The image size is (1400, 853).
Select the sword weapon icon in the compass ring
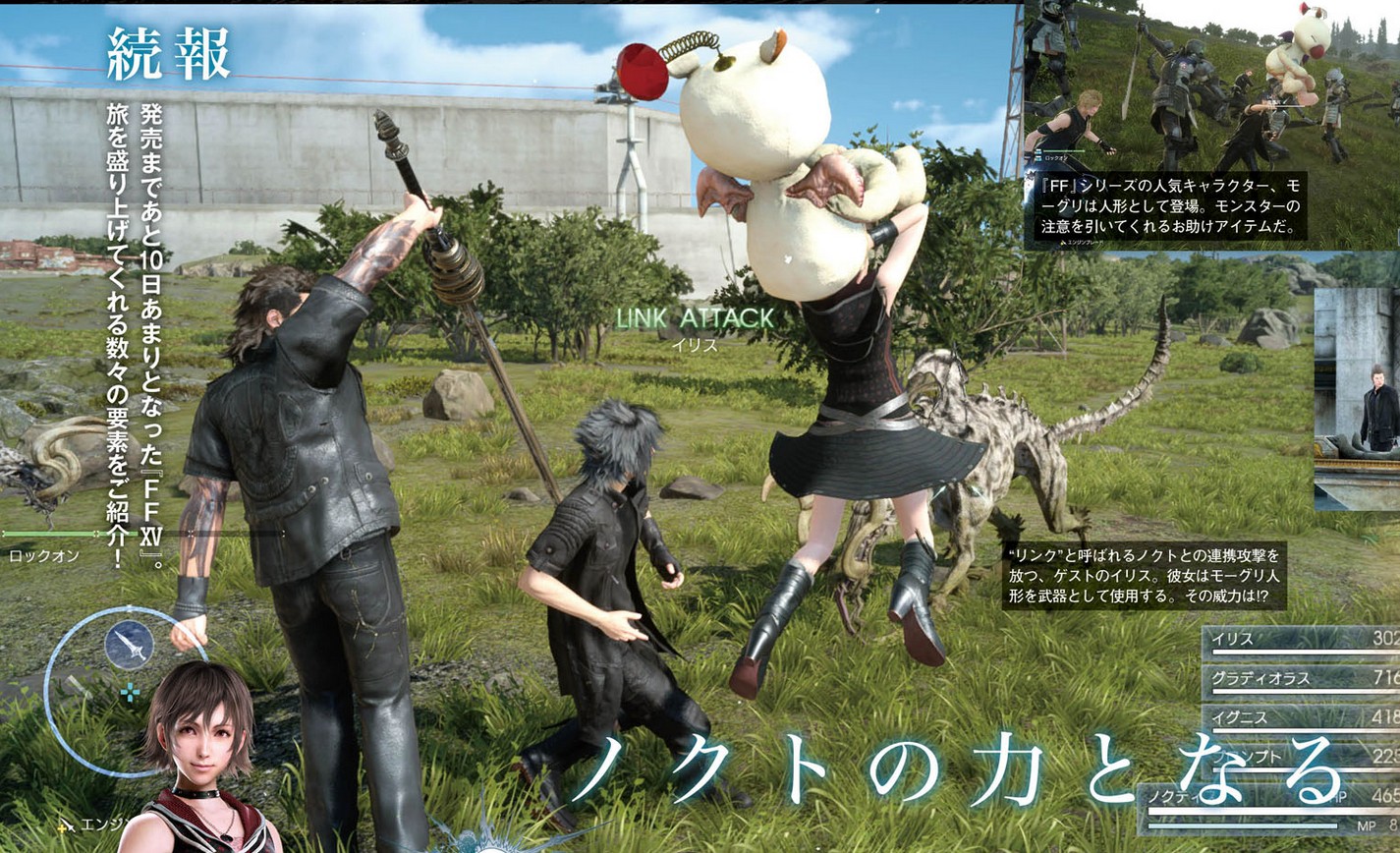click(x=131, y=646)
